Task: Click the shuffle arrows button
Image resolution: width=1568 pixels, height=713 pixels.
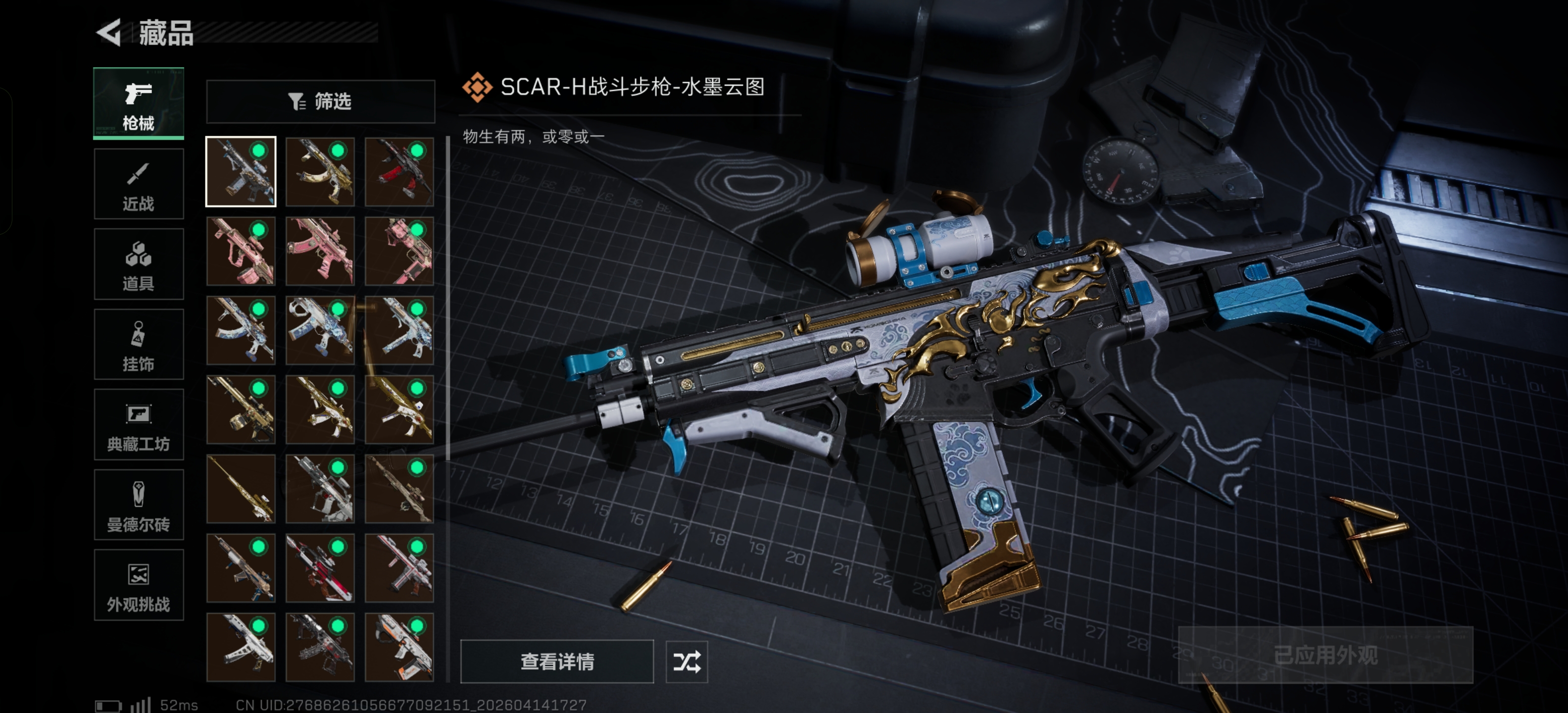Action: click(x=686, y=661)
